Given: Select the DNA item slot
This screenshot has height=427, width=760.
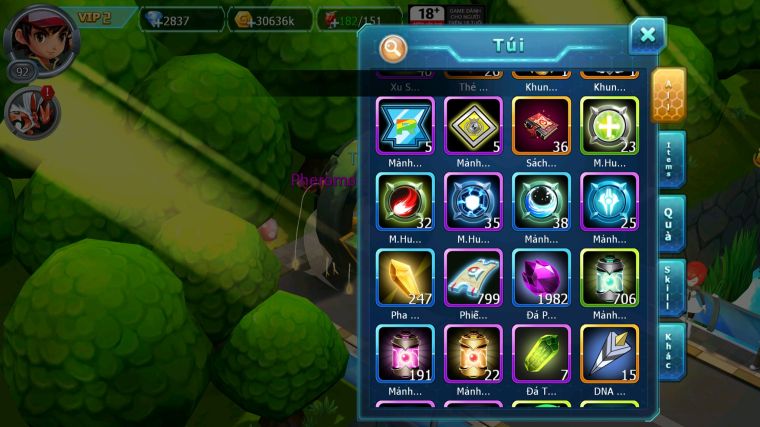Looking at the screenshot, I should click(x=609, y=353).
